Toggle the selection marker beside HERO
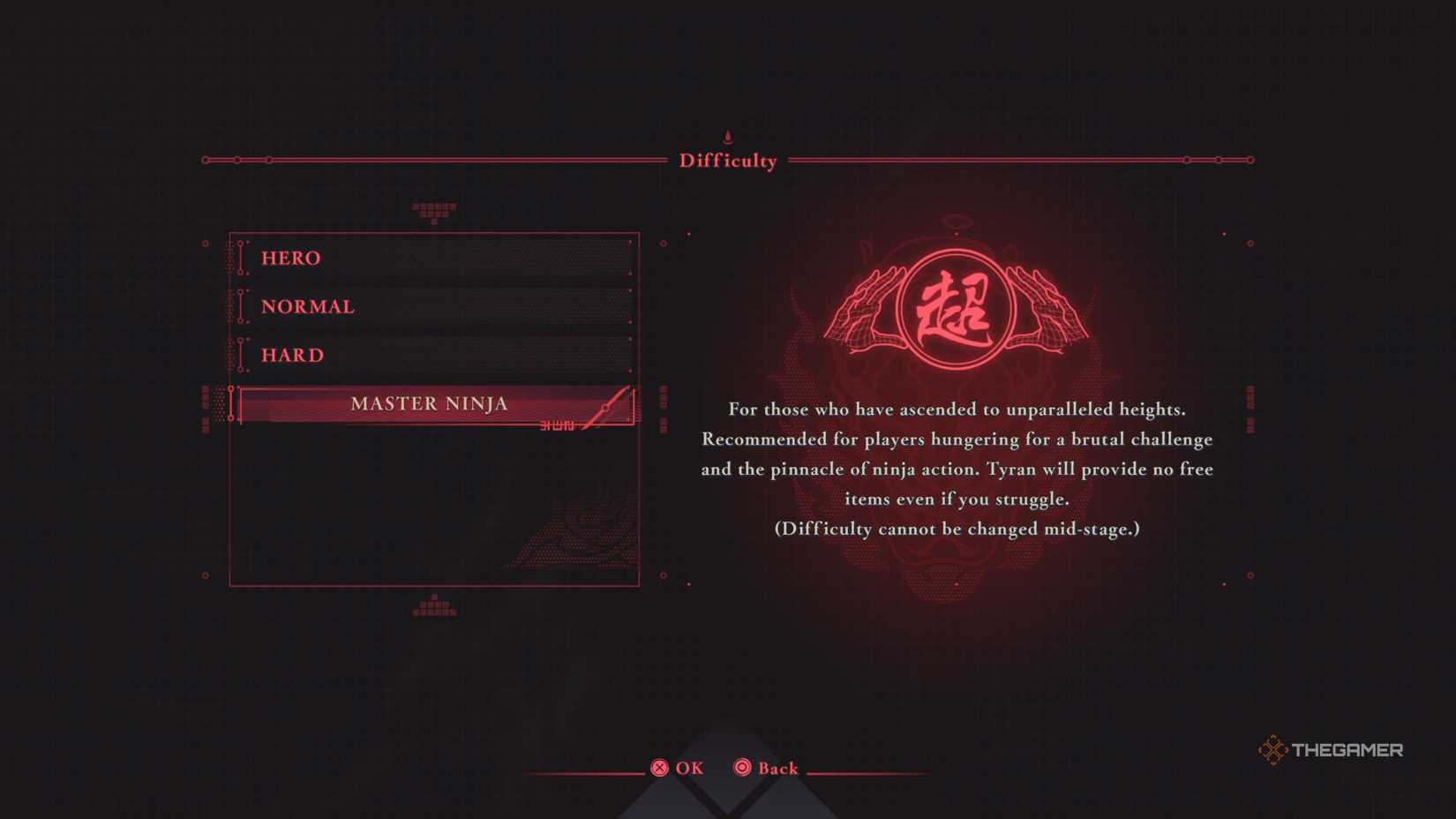Viewport: 1456px width, 819px height. (239, 258)
